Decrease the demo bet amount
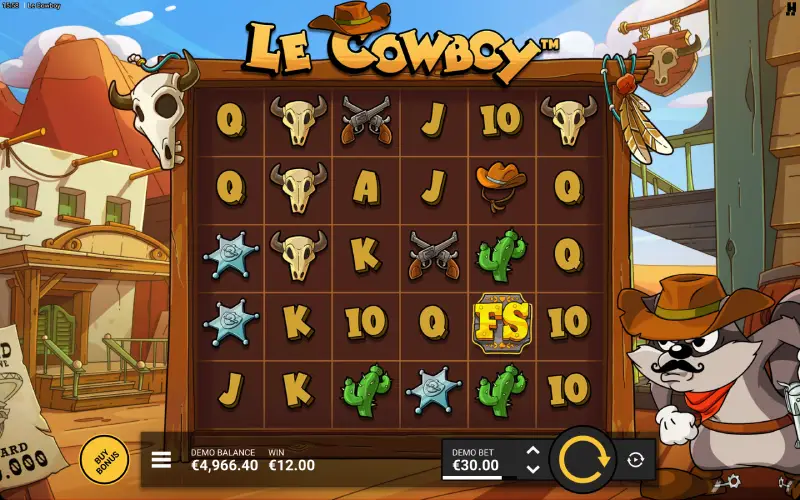This screenshot has height=500, width=800. pyautogui.click(x=533, y=468)
